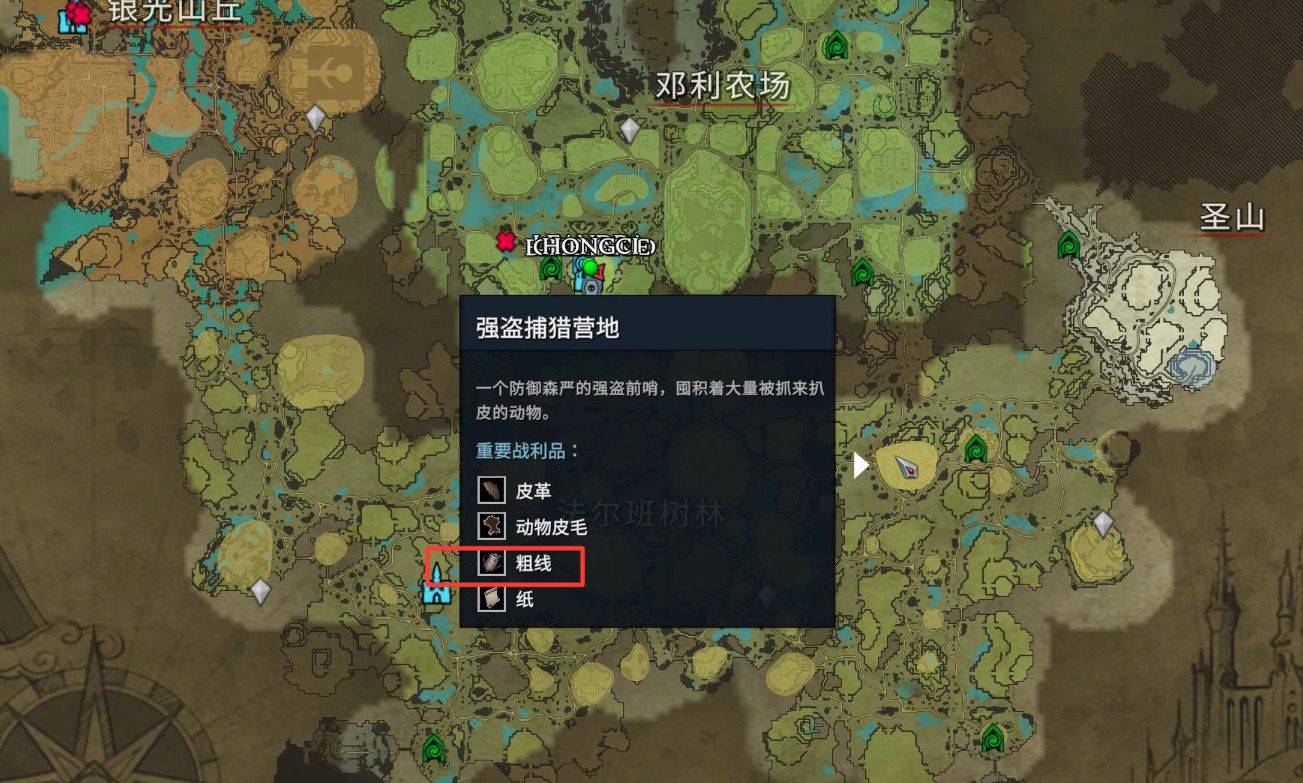This screenshot has height=783, width=1303.
Task: Click the diamond waypoint below 邓利农场 label
Action: (x=631, y=128)
